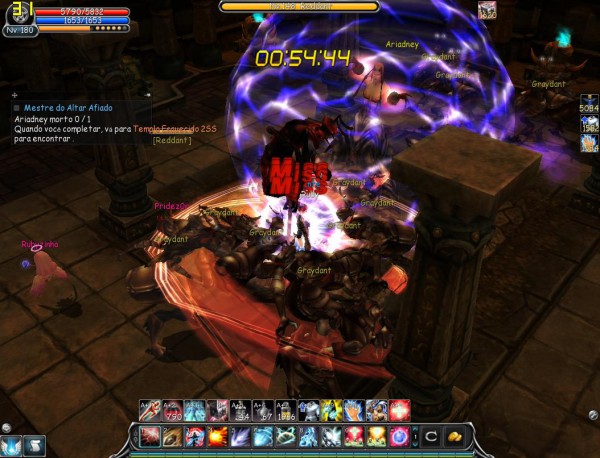Click the buff icon showing 5084
The image size is (600, 458).
pyautogui.click(x=588, y=106)
